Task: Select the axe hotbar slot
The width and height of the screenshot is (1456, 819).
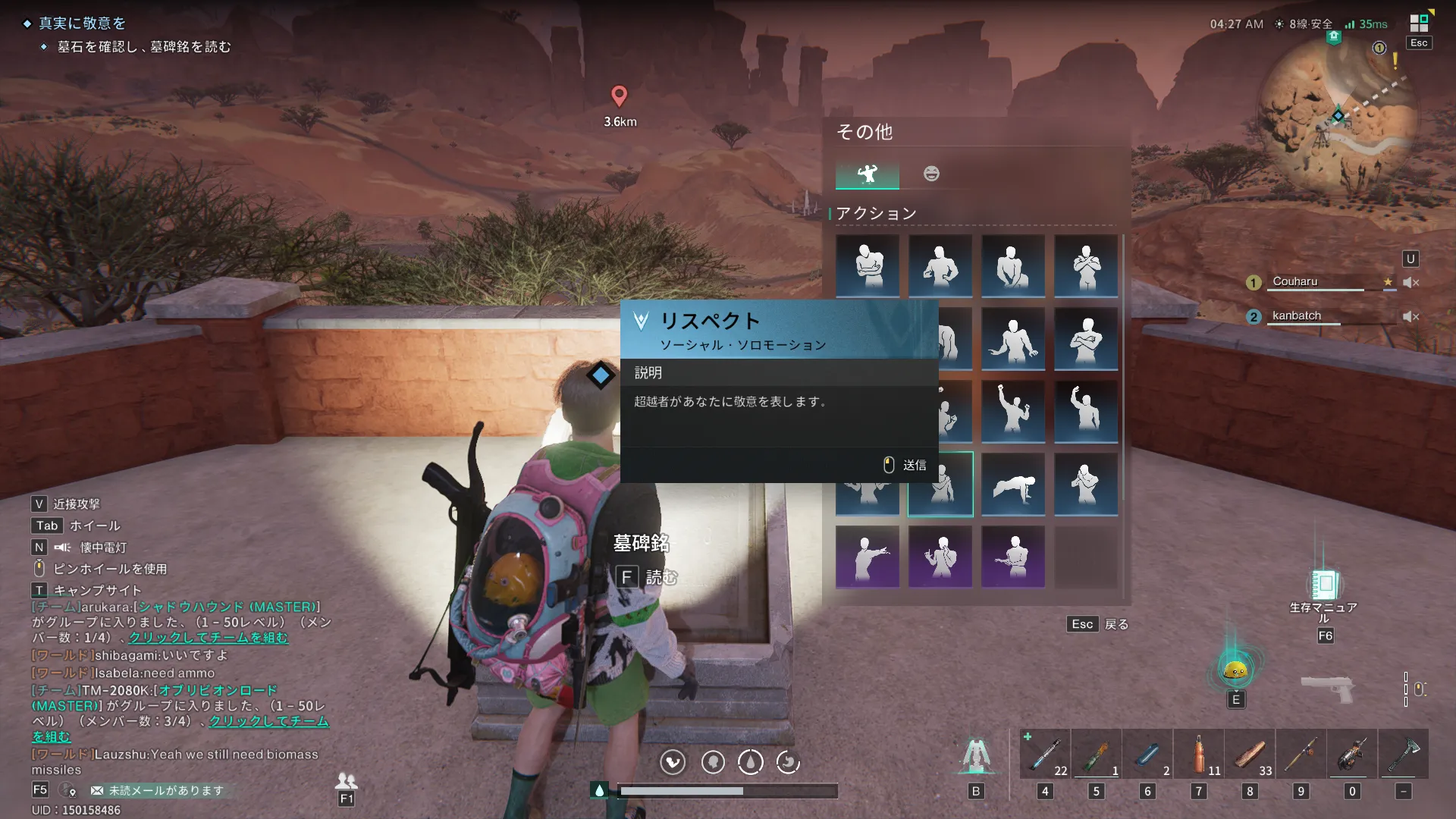Action: pos(1403,754)
